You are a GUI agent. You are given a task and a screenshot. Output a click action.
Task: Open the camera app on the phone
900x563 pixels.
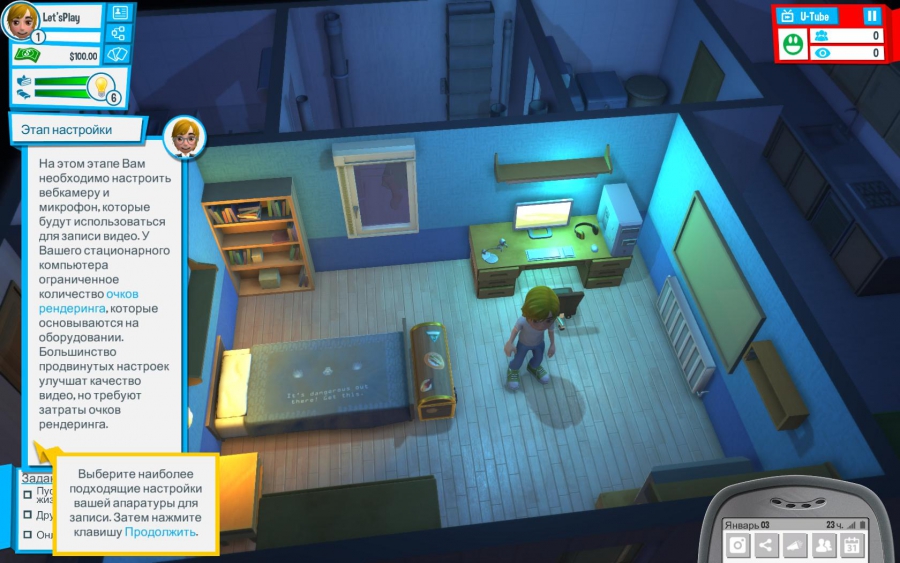[738, 545]
